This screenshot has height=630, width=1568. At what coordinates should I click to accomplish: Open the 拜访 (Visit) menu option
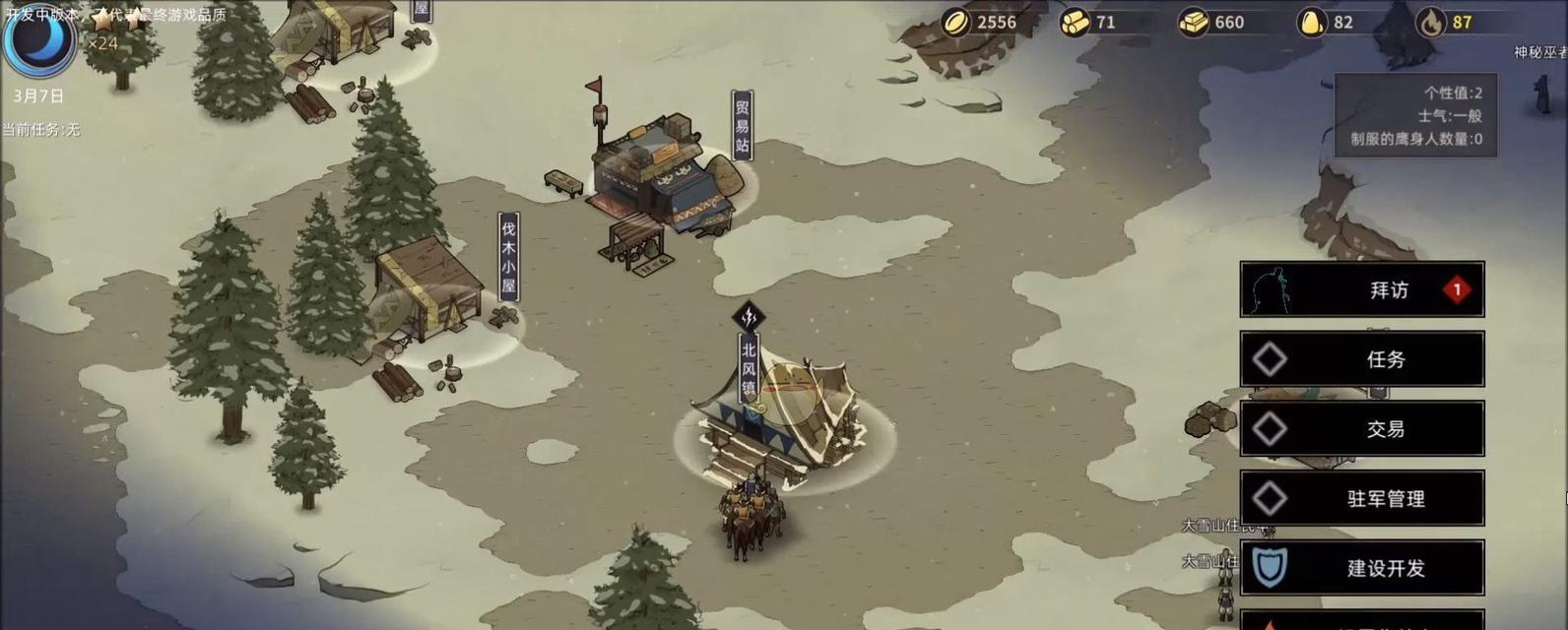coord(1361,289)
